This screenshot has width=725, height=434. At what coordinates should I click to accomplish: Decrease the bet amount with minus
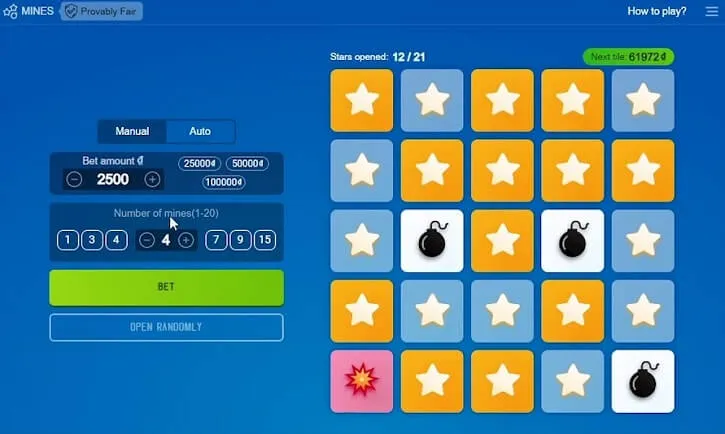point(74,179)
